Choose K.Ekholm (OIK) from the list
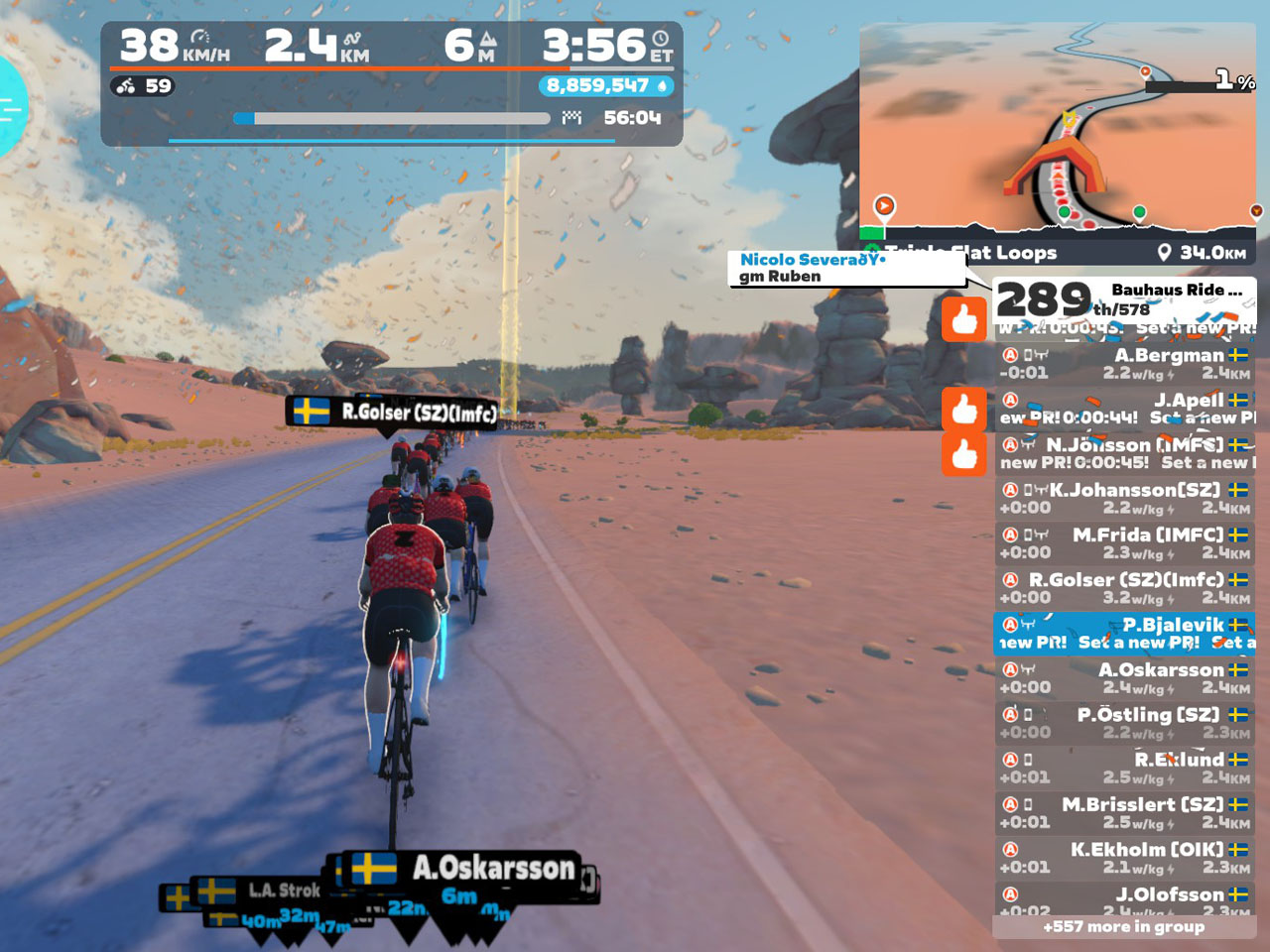Screen dimensions: 1270x952 coord(1124,858)
